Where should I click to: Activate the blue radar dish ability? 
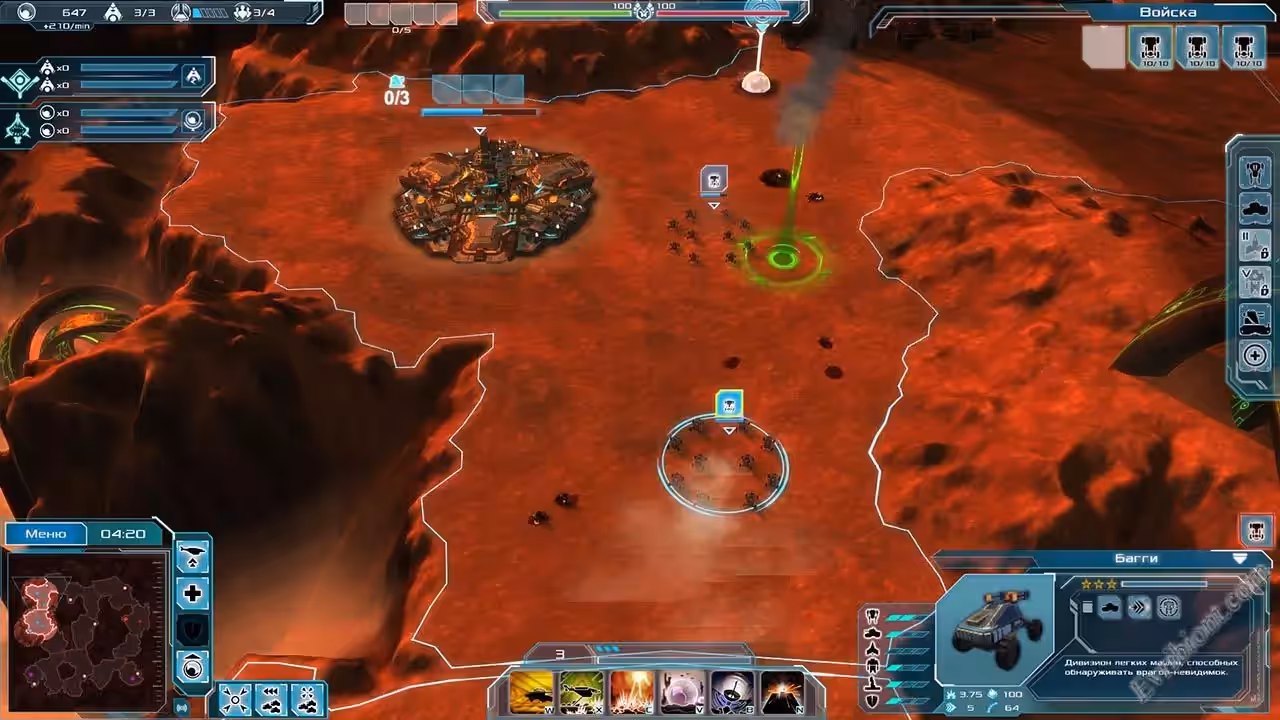tap(732, 692)
